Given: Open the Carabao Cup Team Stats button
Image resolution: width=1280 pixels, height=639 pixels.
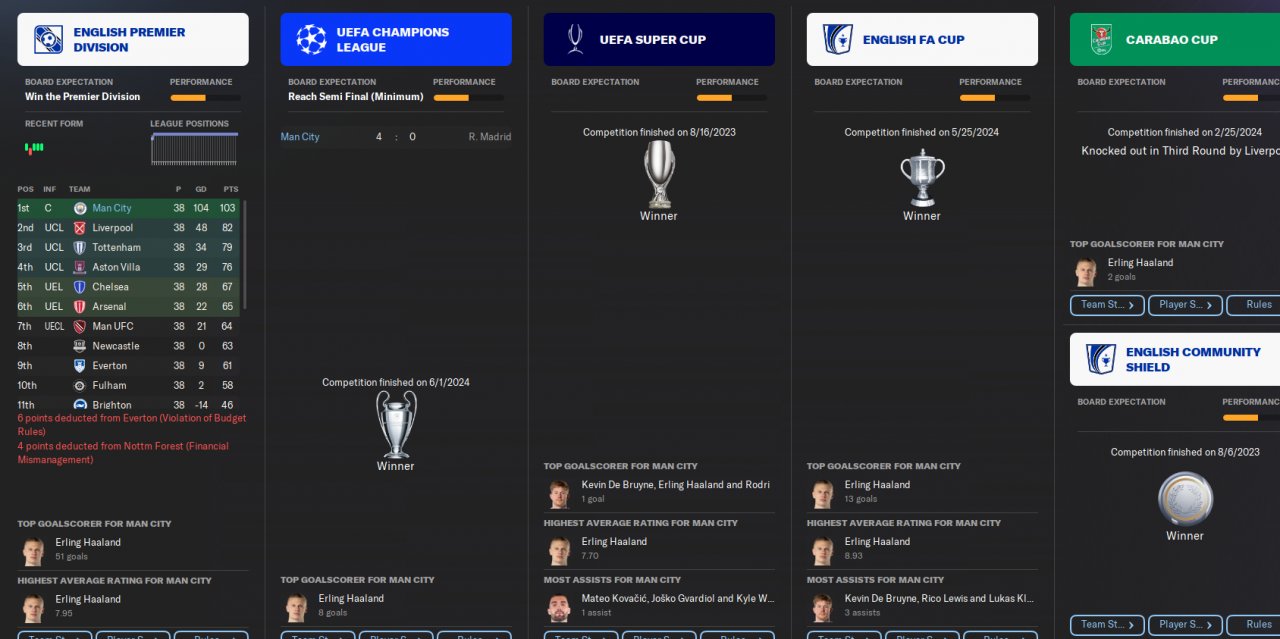Looking at the screenshot, I should [1107, 305].
